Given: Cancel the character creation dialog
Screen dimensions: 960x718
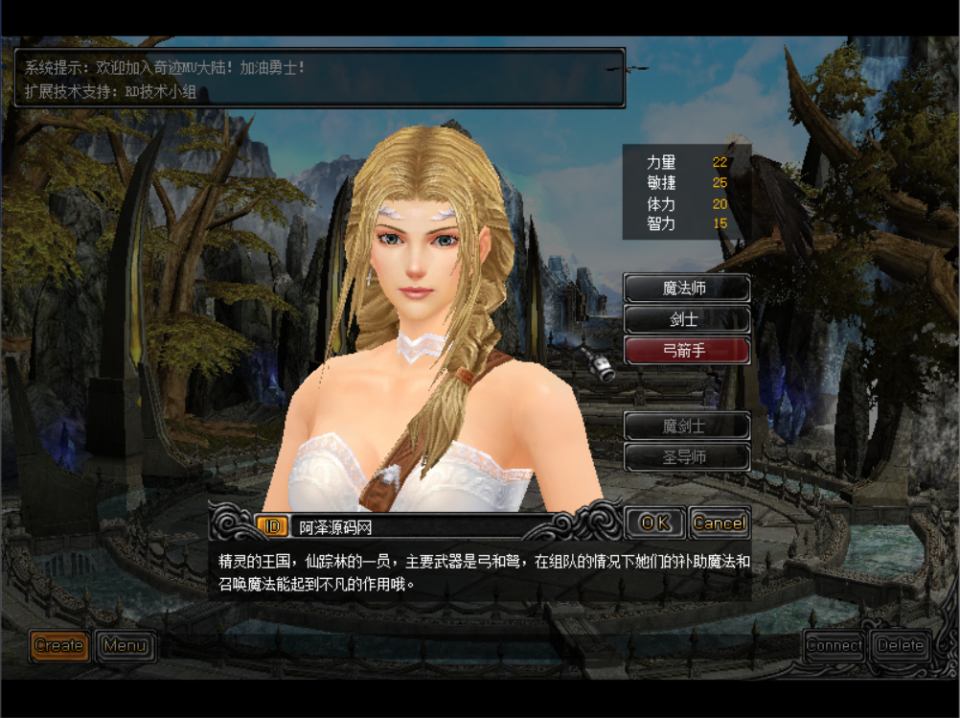Looking at the screenshot, I should (719, 523).
